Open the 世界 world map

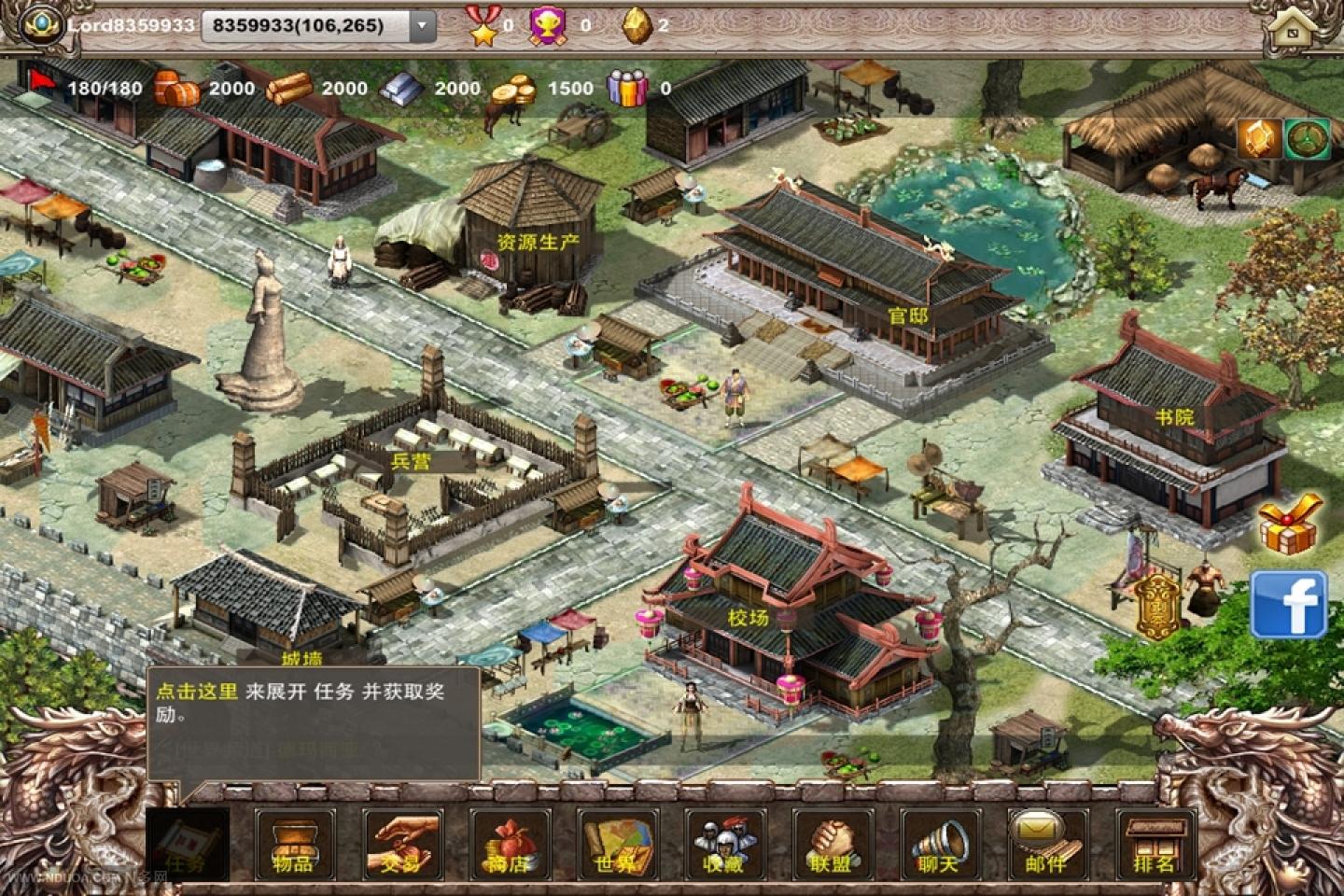616,845
